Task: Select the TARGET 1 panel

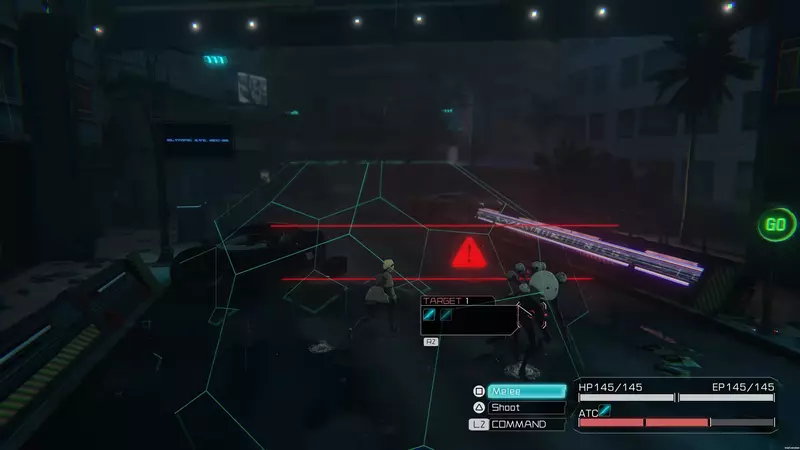Action: point(469,315)
